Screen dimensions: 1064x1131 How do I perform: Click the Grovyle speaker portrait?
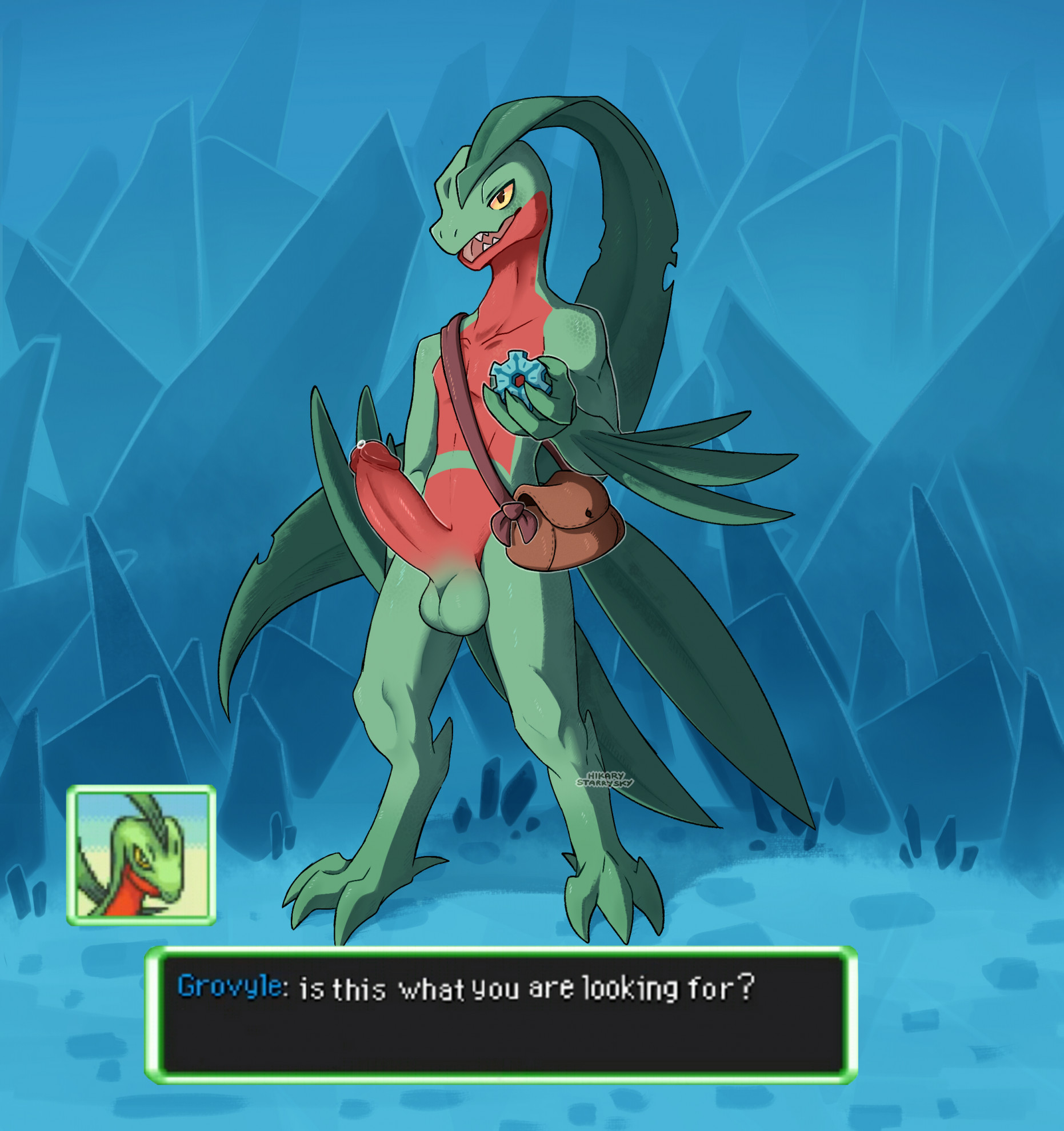point(141,856)
